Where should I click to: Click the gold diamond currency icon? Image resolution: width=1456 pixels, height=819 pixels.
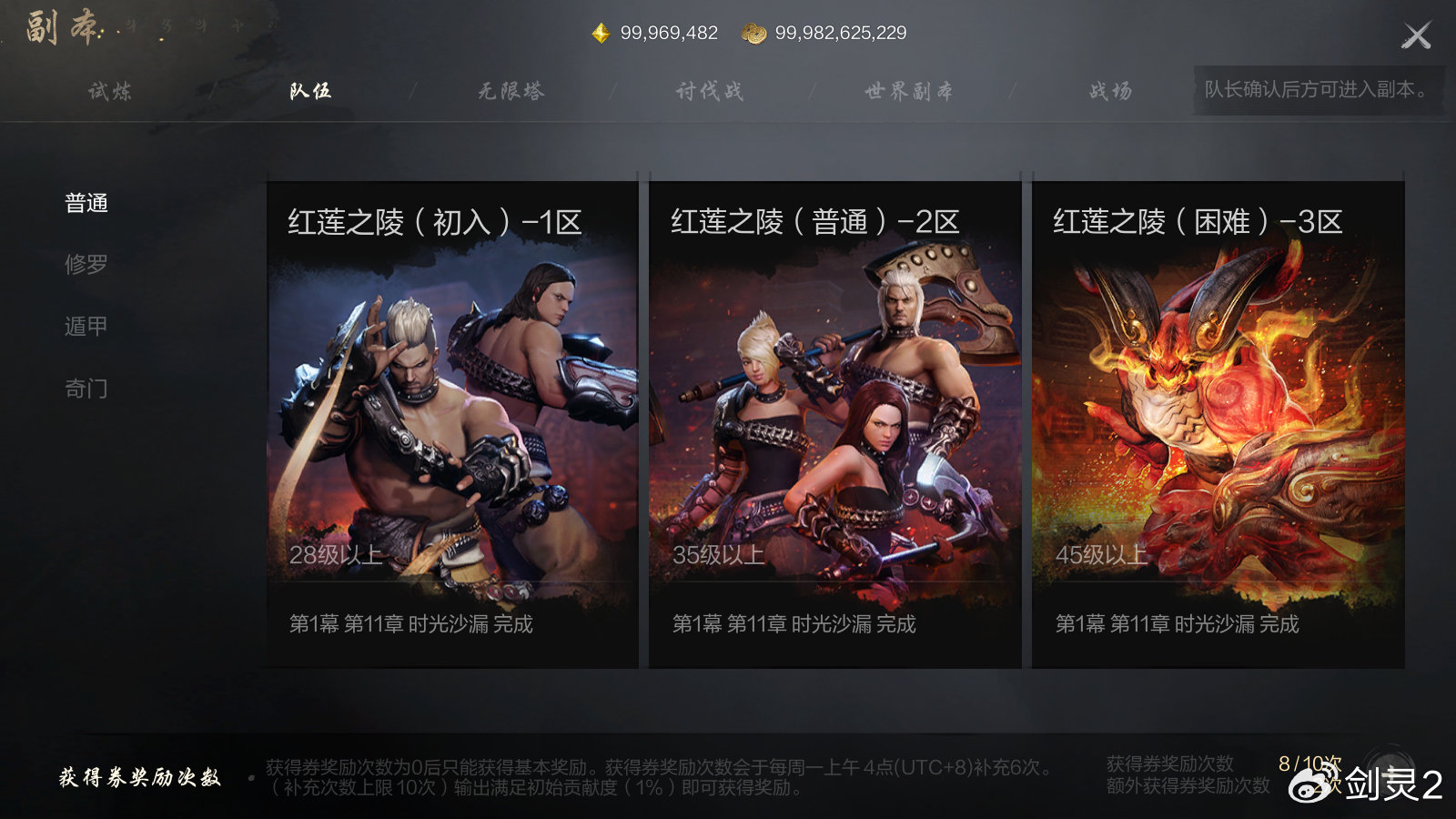(600, 32)
